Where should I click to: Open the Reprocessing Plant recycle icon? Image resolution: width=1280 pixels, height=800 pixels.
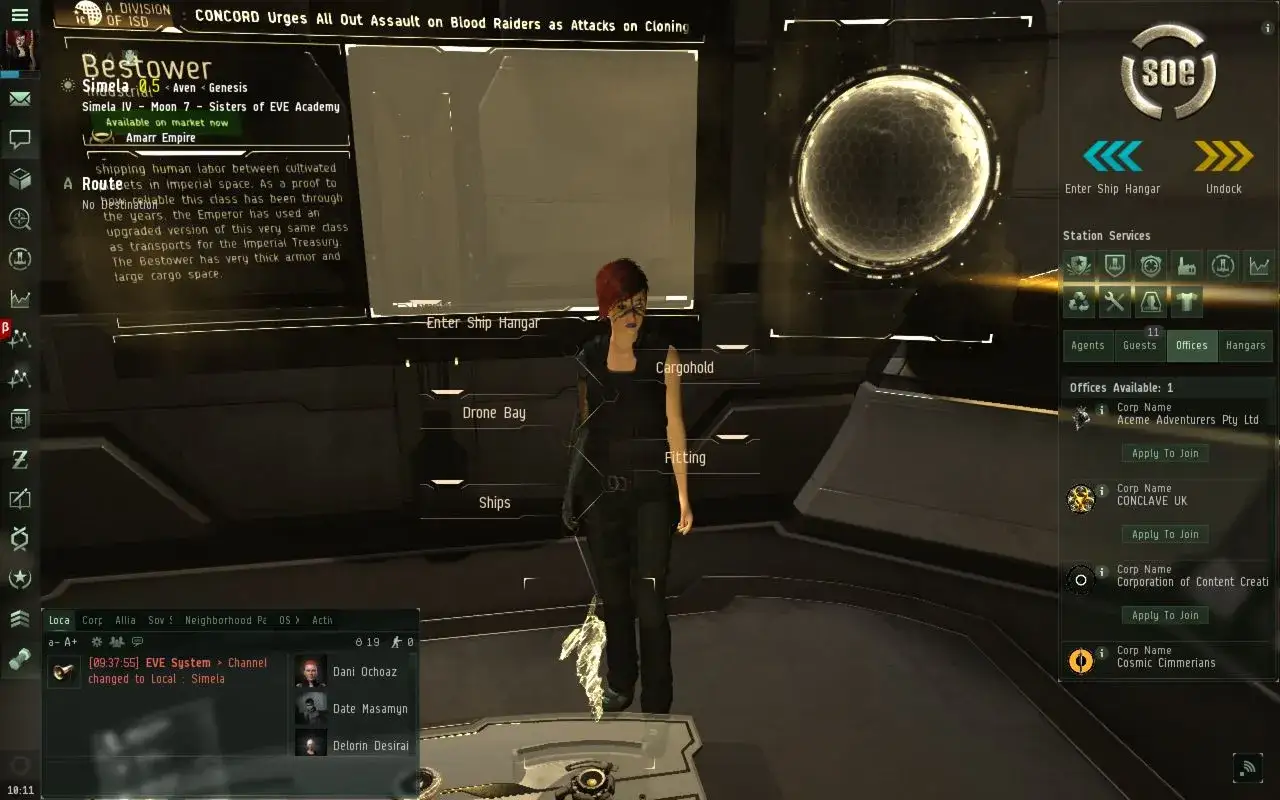click(1079, 302)
